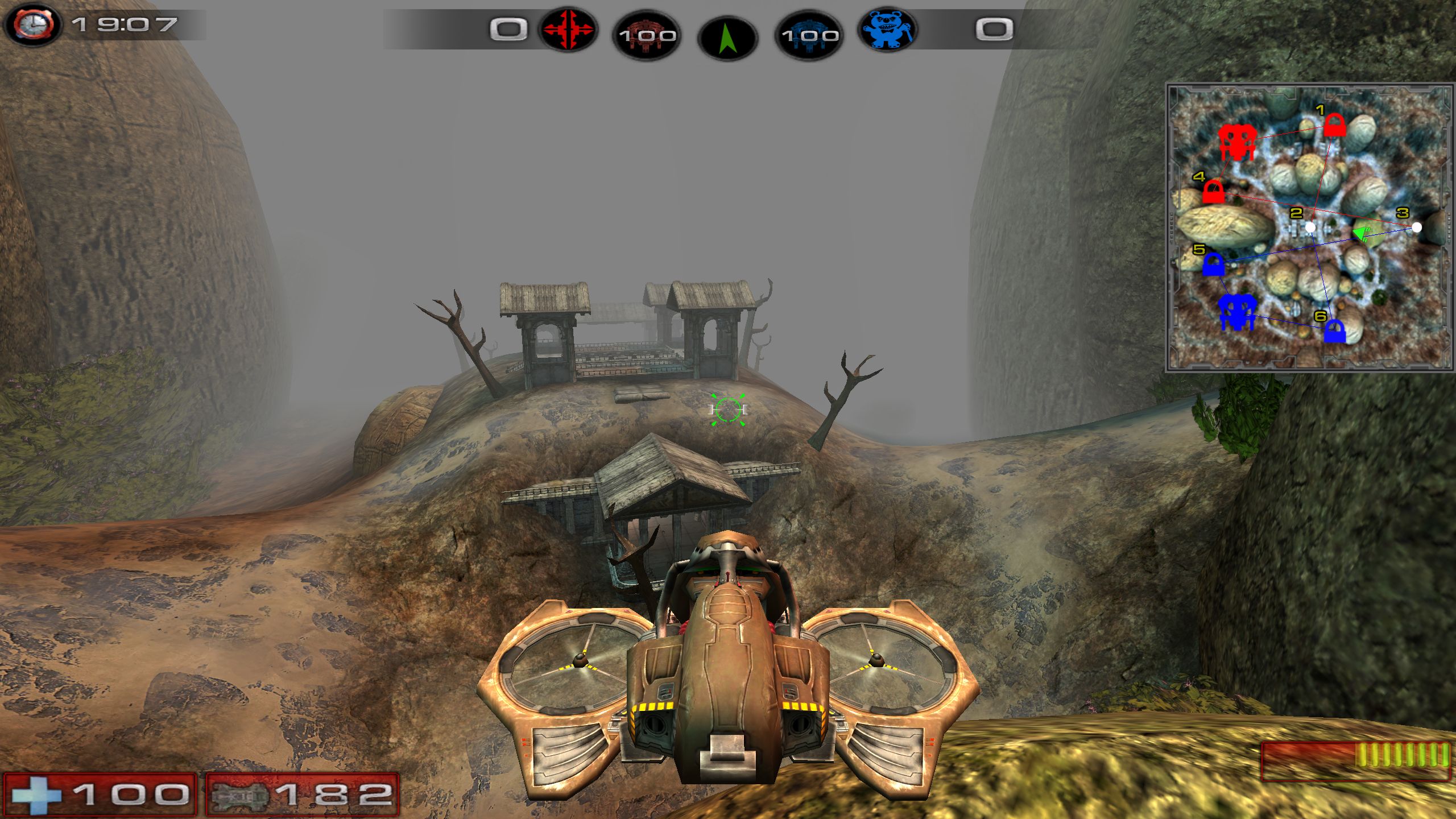Screen dimensions: 1456x819
Task: Click the blue team bear emblem
Action: [x=887, y=30]
